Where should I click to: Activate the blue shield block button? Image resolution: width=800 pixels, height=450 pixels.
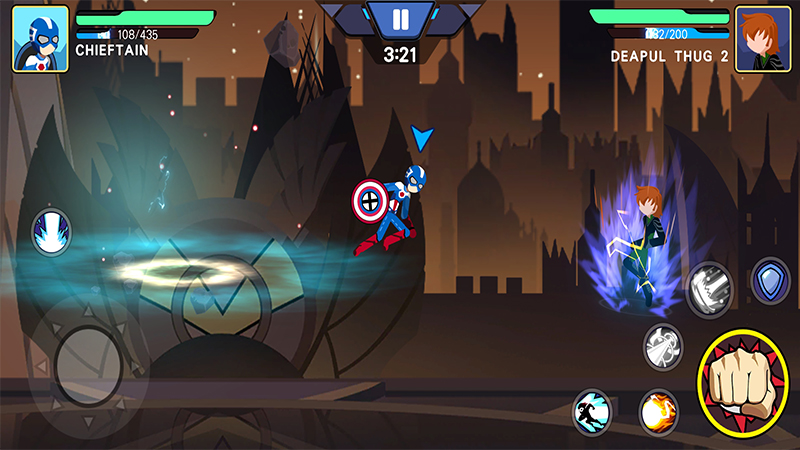pyautogui.click(x=771, y=280)
